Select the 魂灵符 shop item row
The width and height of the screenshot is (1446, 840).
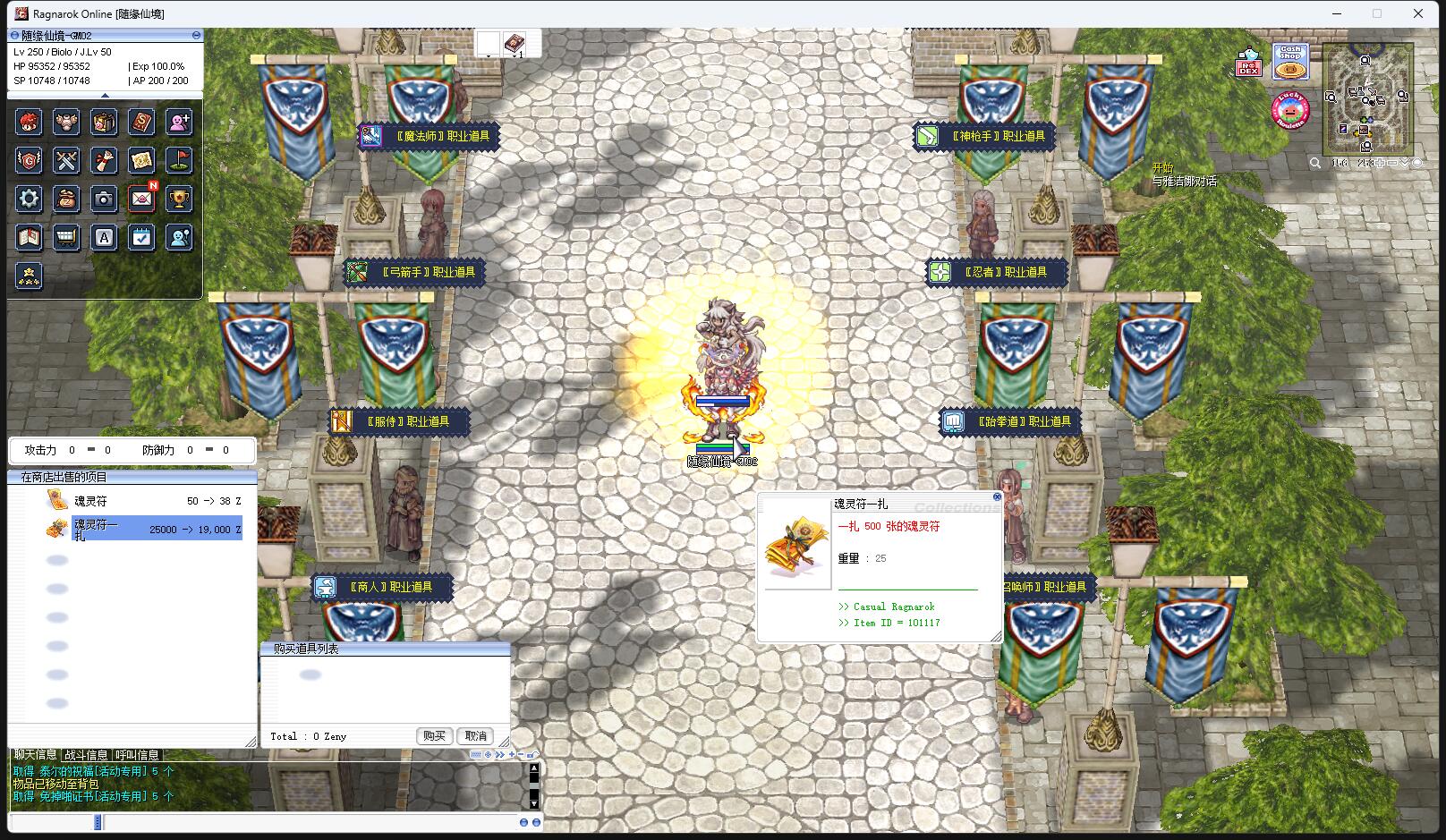[143, 501]
